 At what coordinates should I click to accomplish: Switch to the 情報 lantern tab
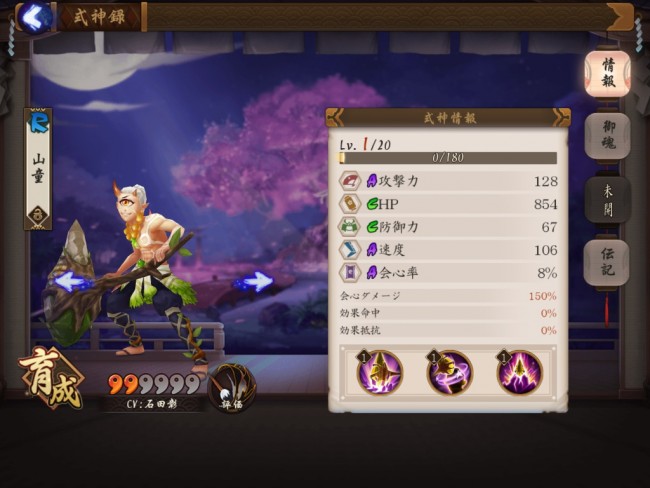[607, 73]
